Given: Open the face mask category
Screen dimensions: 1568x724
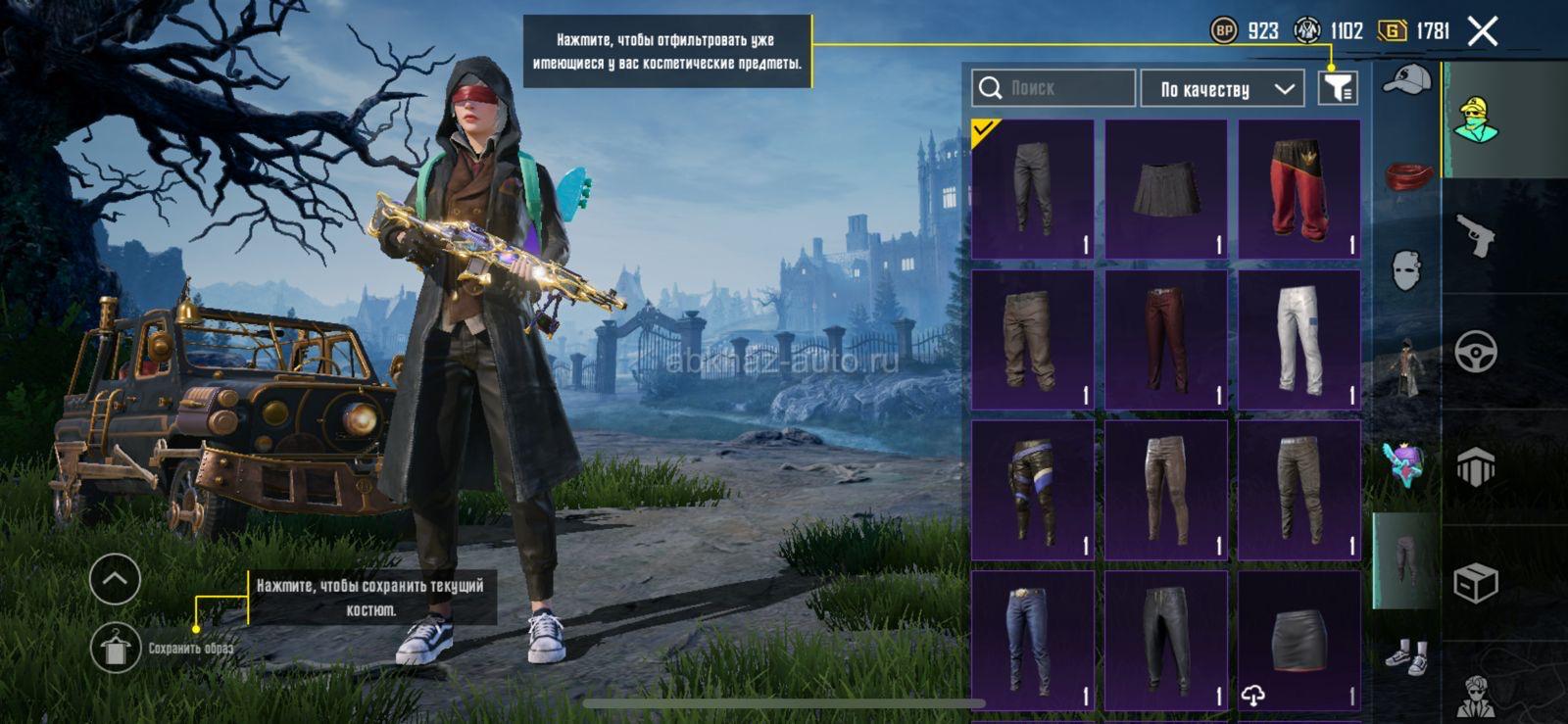Looking at the screenshot, I should click(1407, 269).
